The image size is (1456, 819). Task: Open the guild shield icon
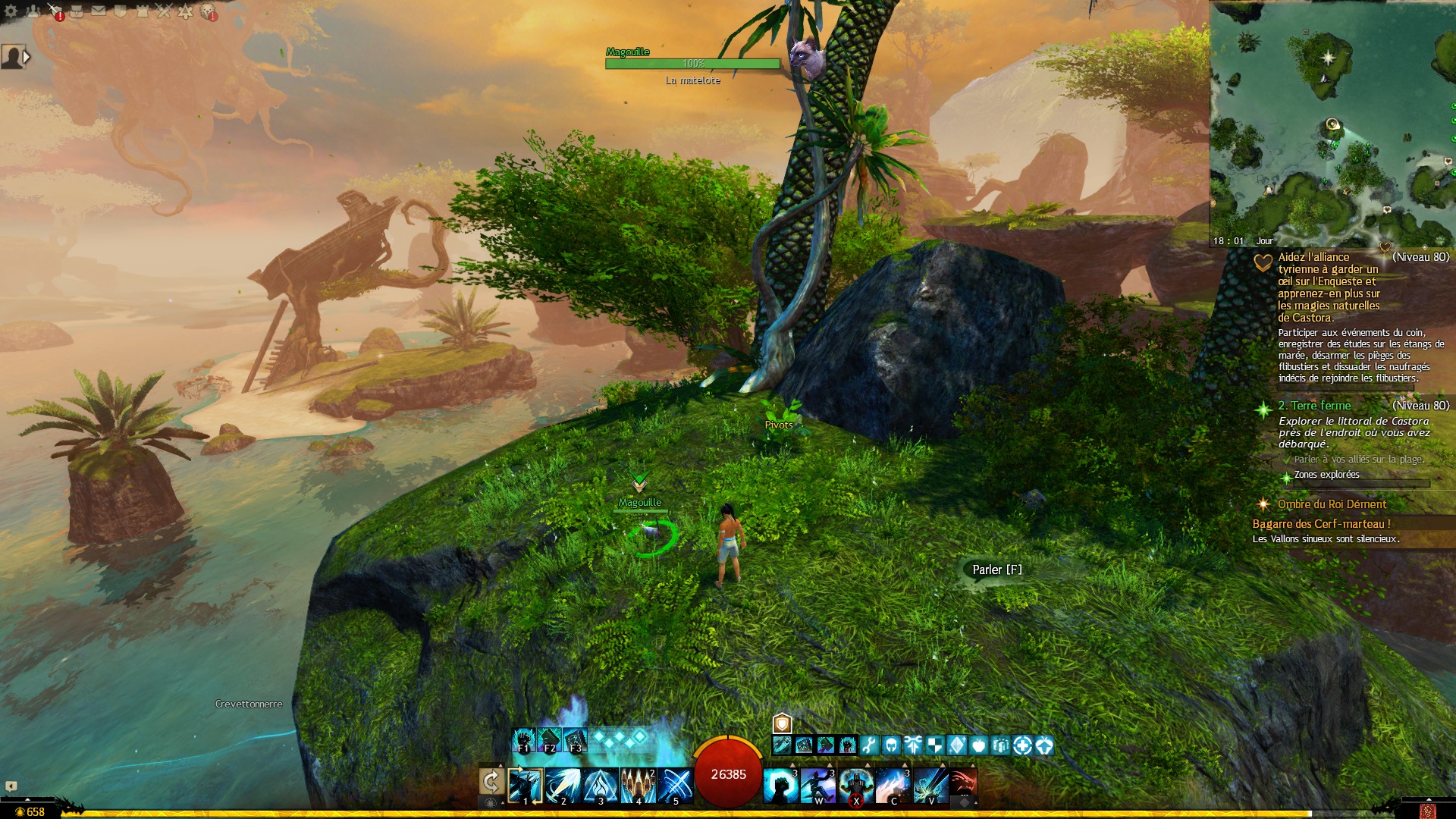[120, 11]
